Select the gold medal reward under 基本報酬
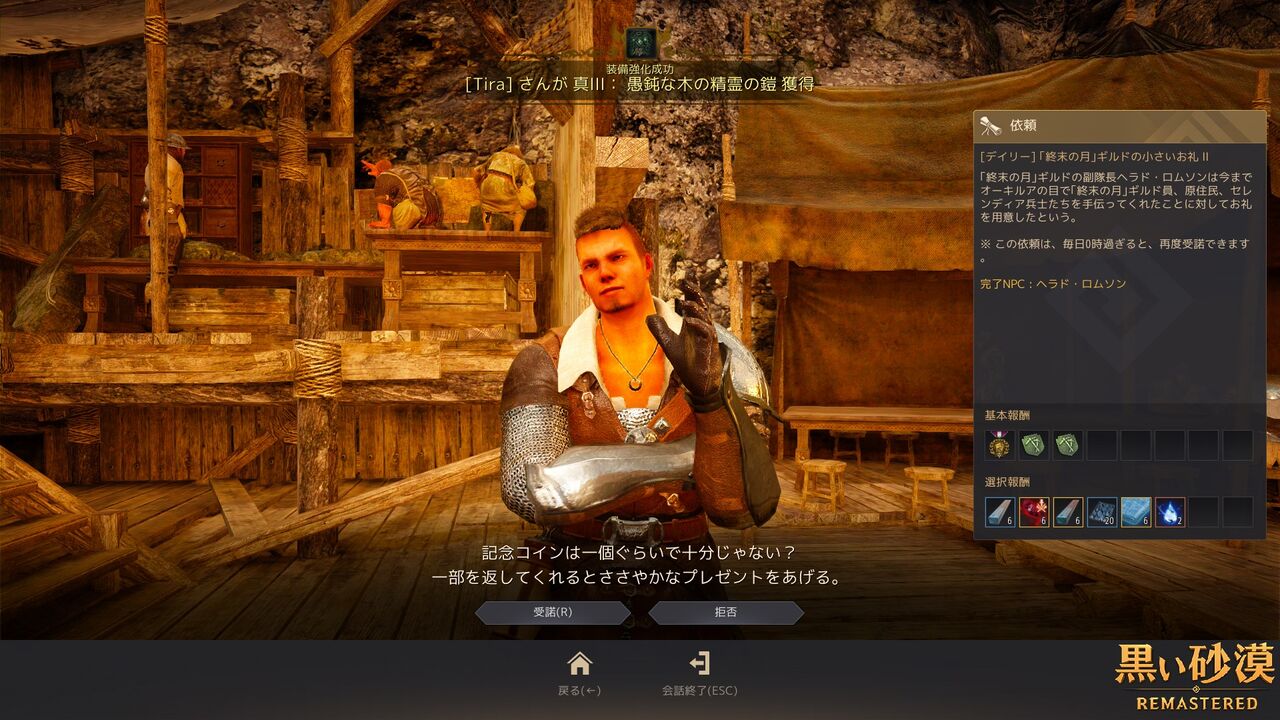 click(x=999, y=445)
